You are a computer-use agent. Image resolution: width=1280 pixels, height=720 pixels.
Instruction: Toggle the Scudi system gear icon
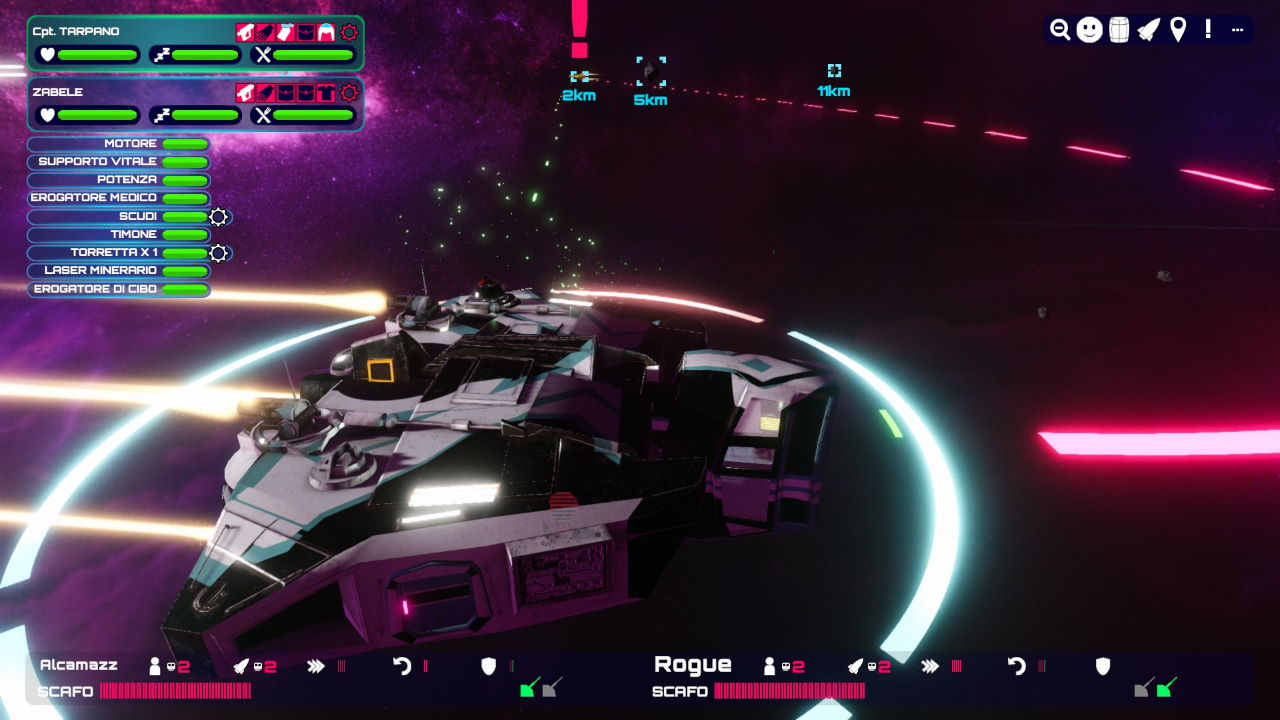coord(219,217)
